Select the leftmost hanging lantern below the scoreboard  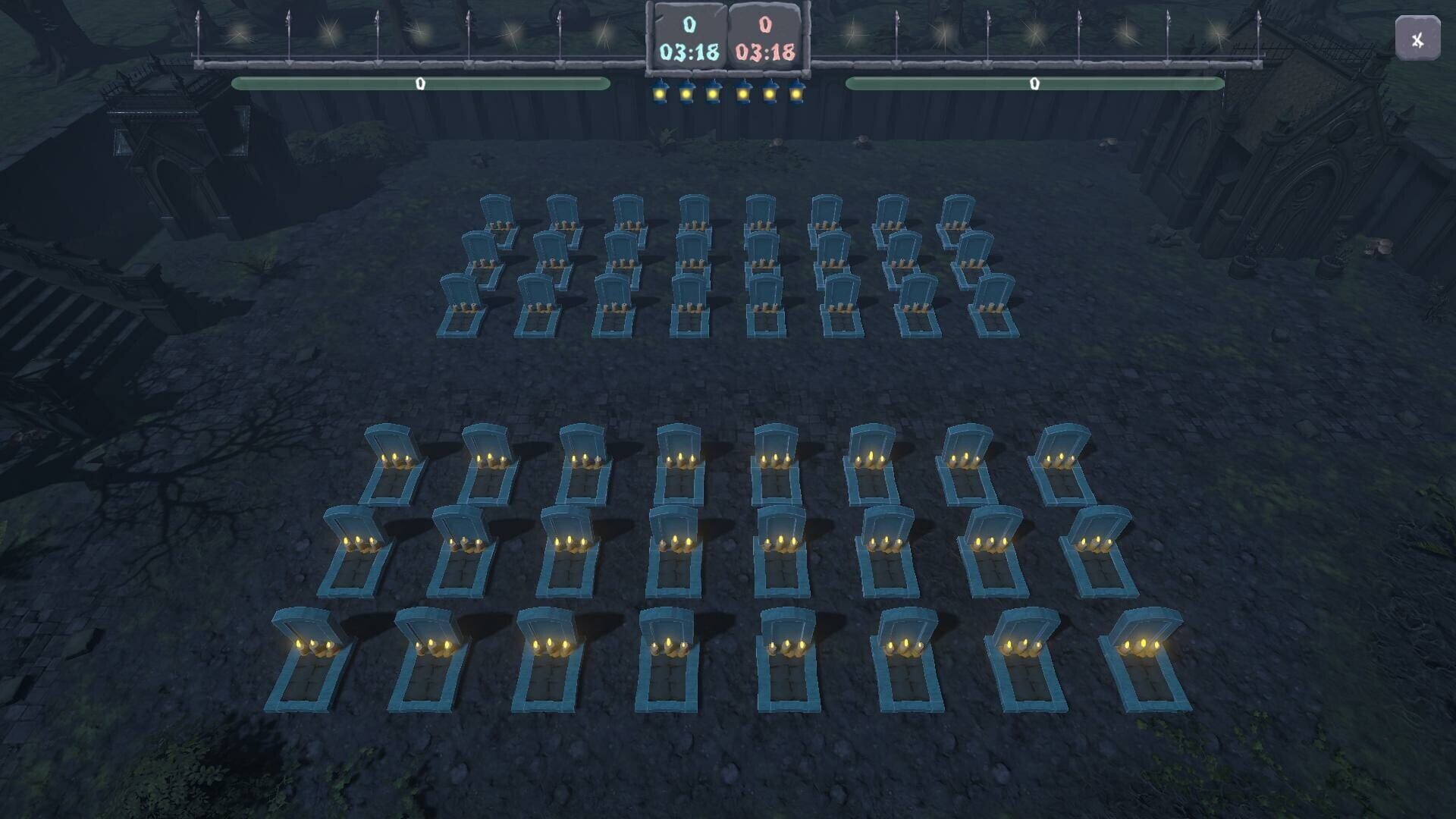tap(660, 93)
